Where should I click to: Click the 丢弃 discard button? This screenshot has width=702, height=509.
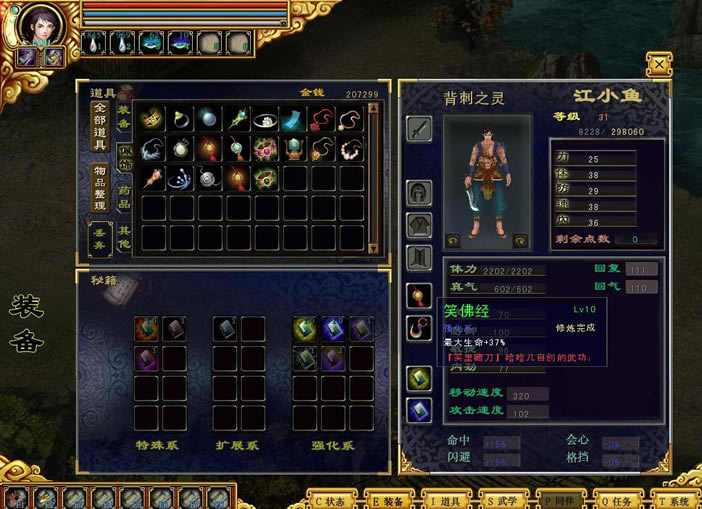pos(99,237)
